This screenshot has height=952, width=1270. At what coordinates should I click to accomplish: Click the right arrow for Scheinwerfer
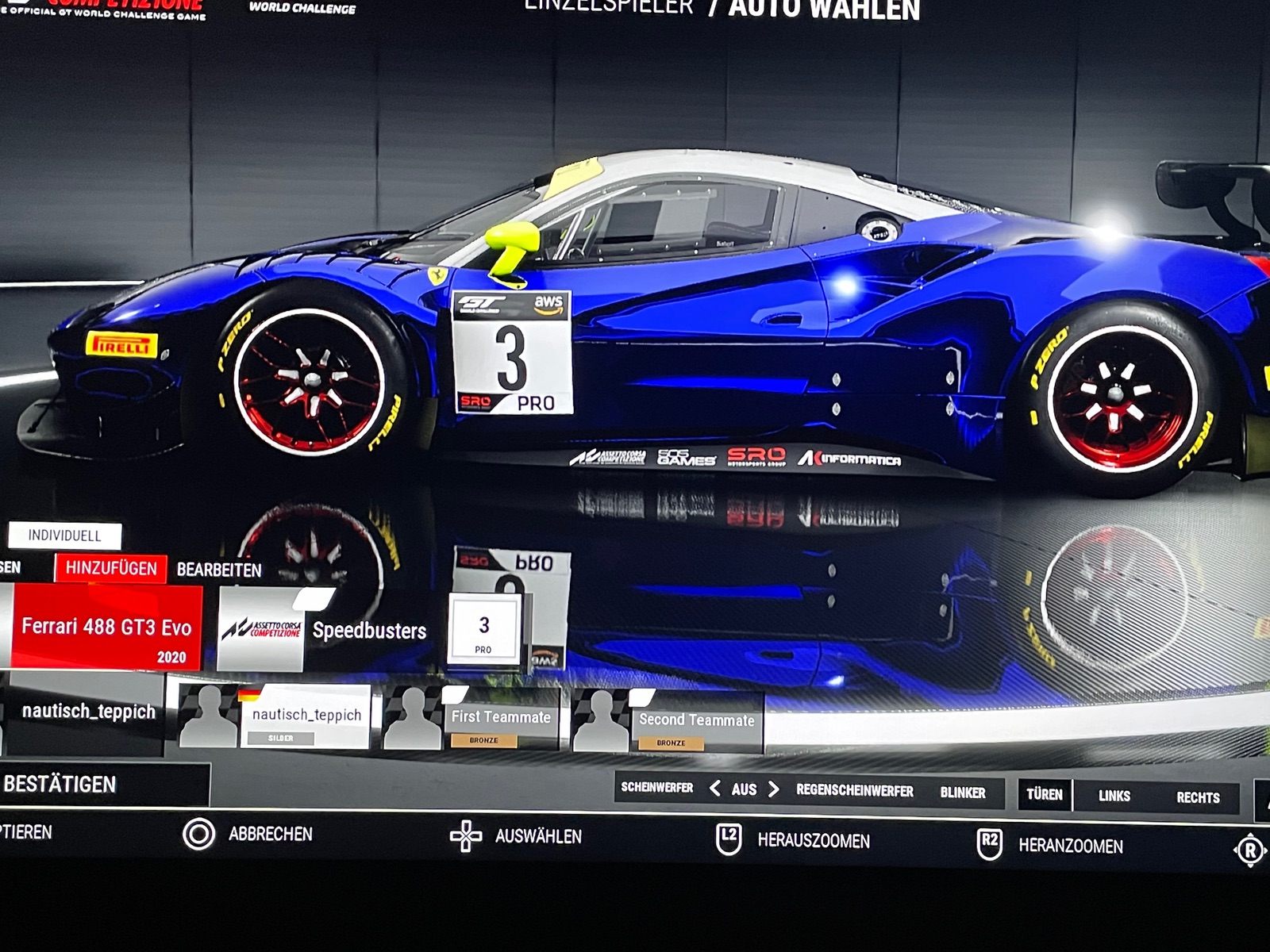[x=774, y=789]
